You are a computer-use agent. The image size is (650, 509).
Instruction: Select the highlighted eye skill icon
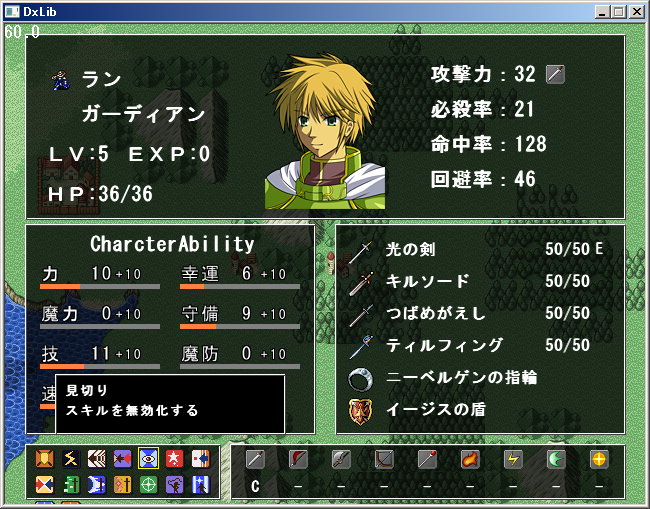tap(148, 459)
